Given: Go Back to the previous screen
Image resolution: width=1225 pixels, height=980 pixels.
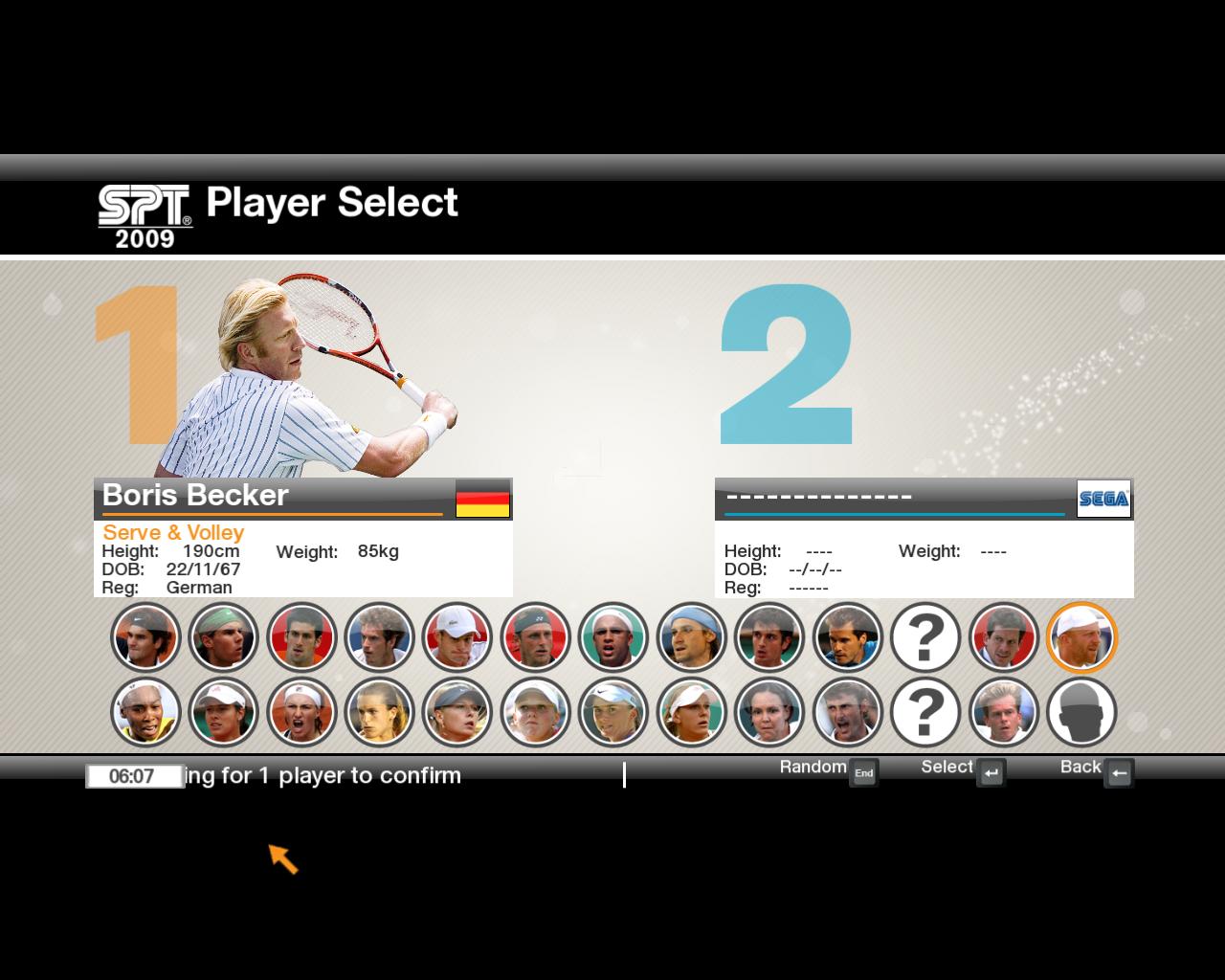Looking at the screenshot, I should click(1118, 773).
